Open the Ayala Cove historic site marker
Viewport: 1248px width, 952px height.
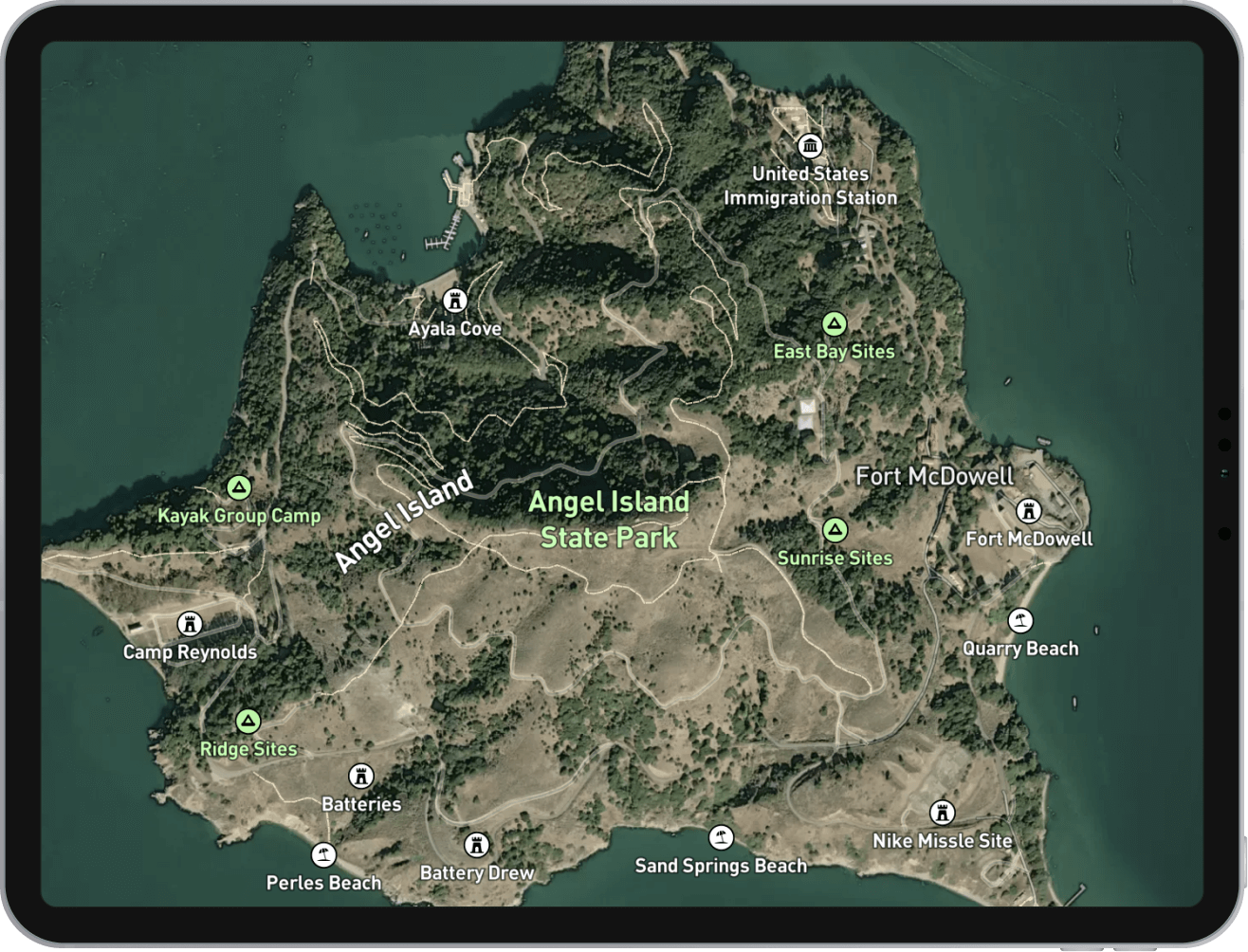[455, 301]
